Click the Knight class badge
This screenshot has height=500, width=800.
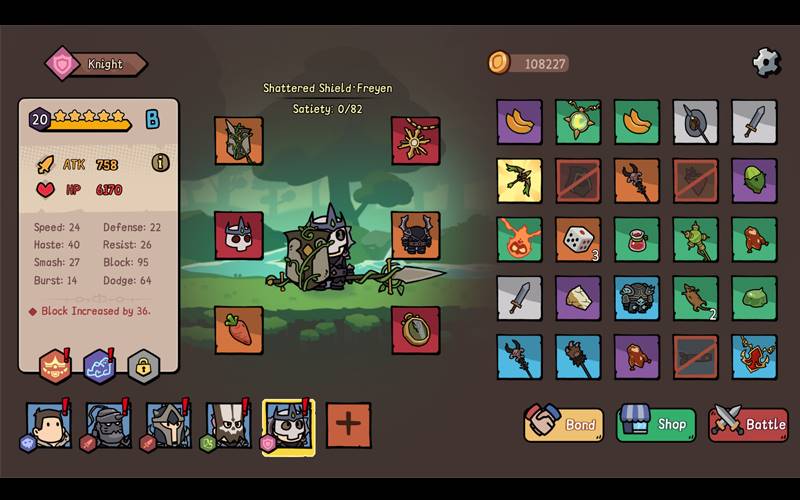pyautogui.click(x=96, y=64)
